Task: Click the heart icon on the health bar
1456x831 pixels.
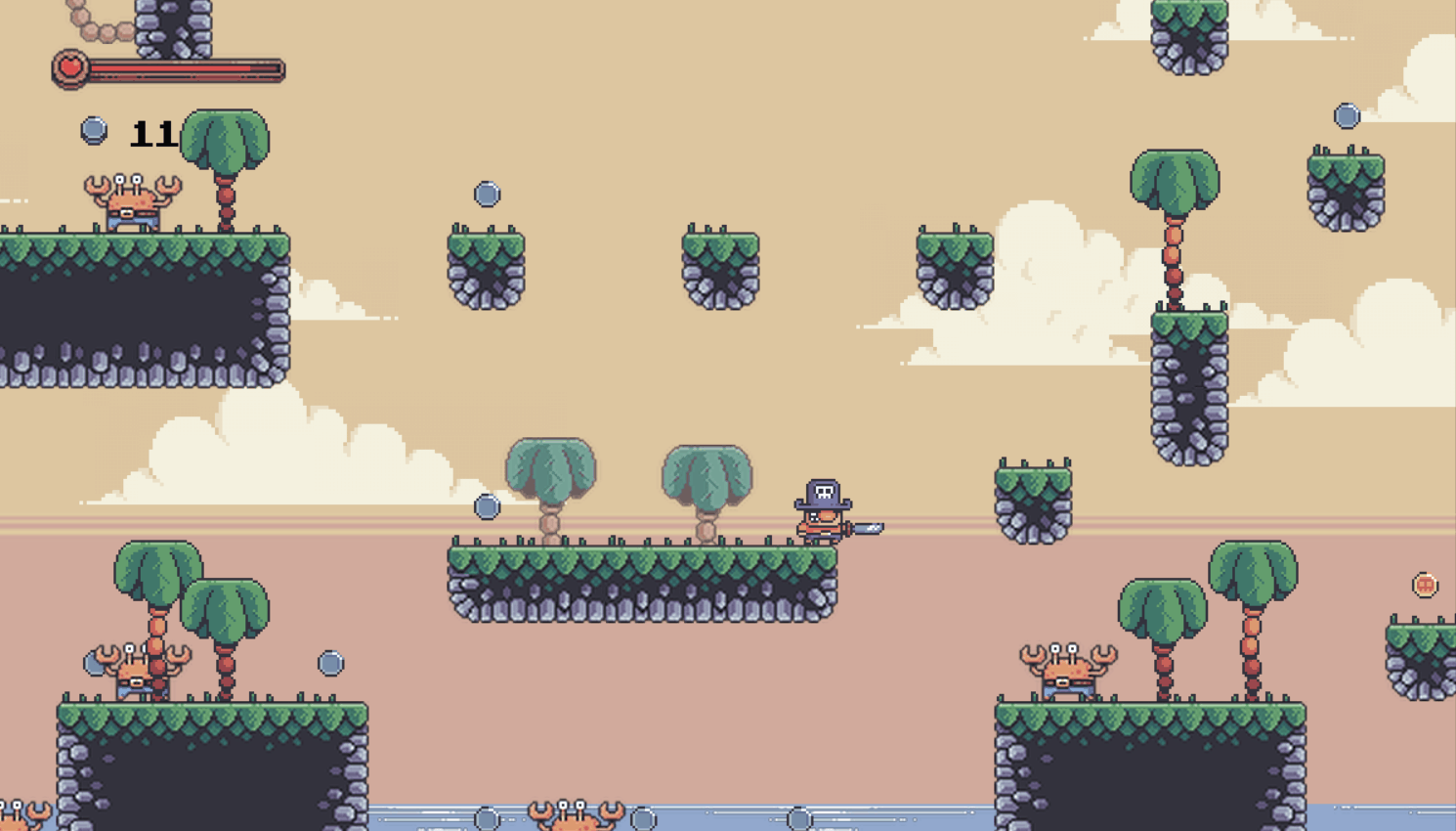Action: click(x=71, y=66)
